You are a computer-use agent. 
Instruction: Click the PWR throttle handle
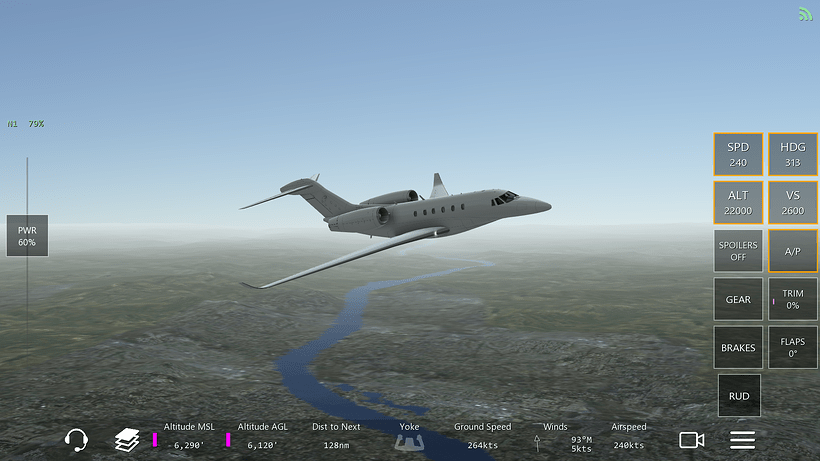pos(27,236)
